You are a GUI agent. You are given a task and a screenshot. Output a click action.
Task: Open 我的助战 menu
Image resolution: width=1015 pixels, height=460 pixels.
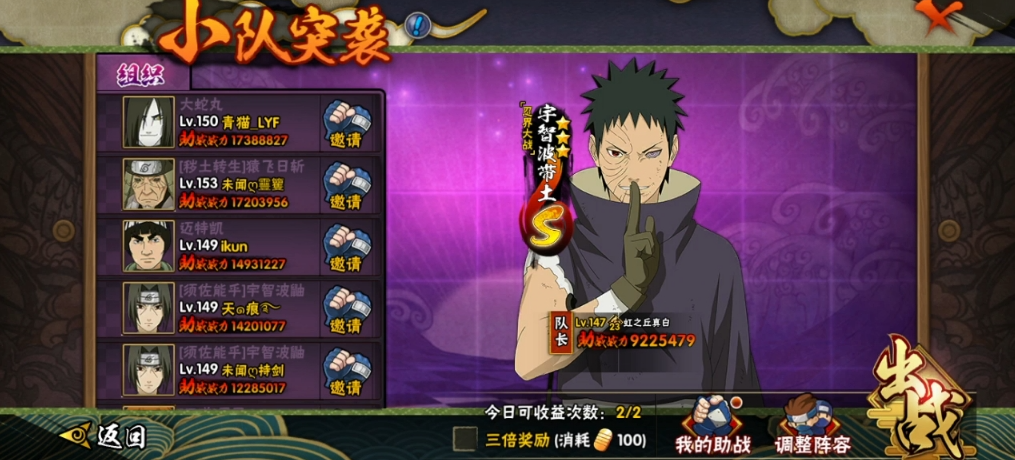click(712, 428)
